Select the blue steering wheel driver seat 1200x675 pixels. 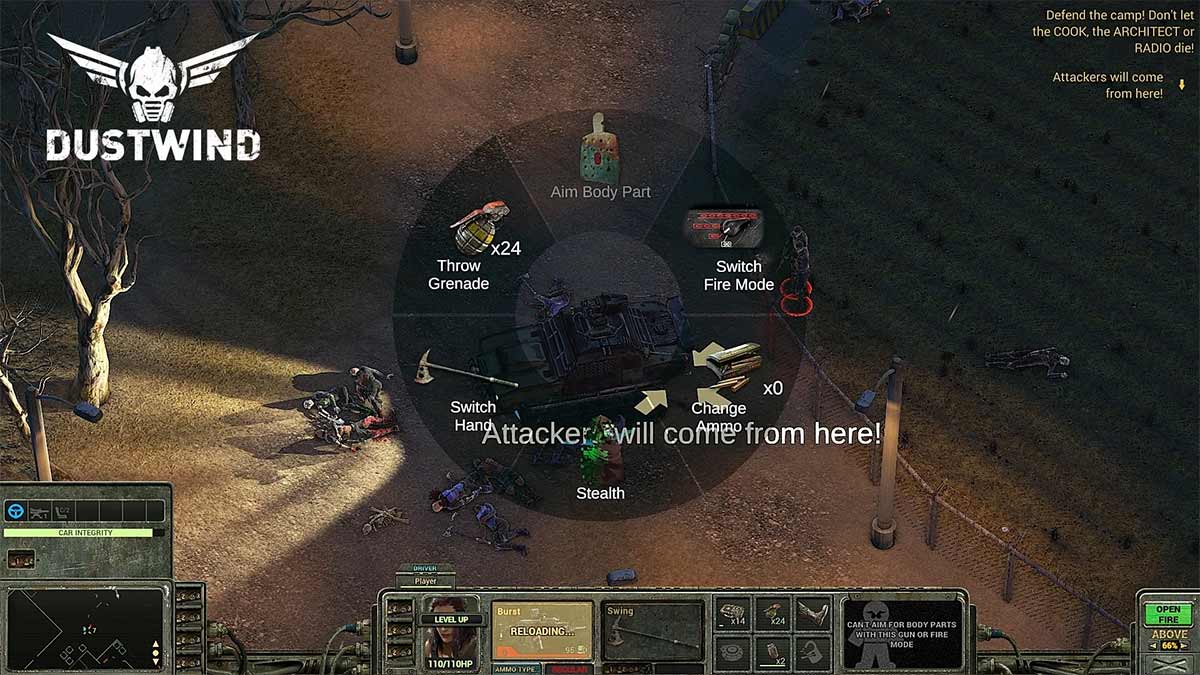pos(16,511)
